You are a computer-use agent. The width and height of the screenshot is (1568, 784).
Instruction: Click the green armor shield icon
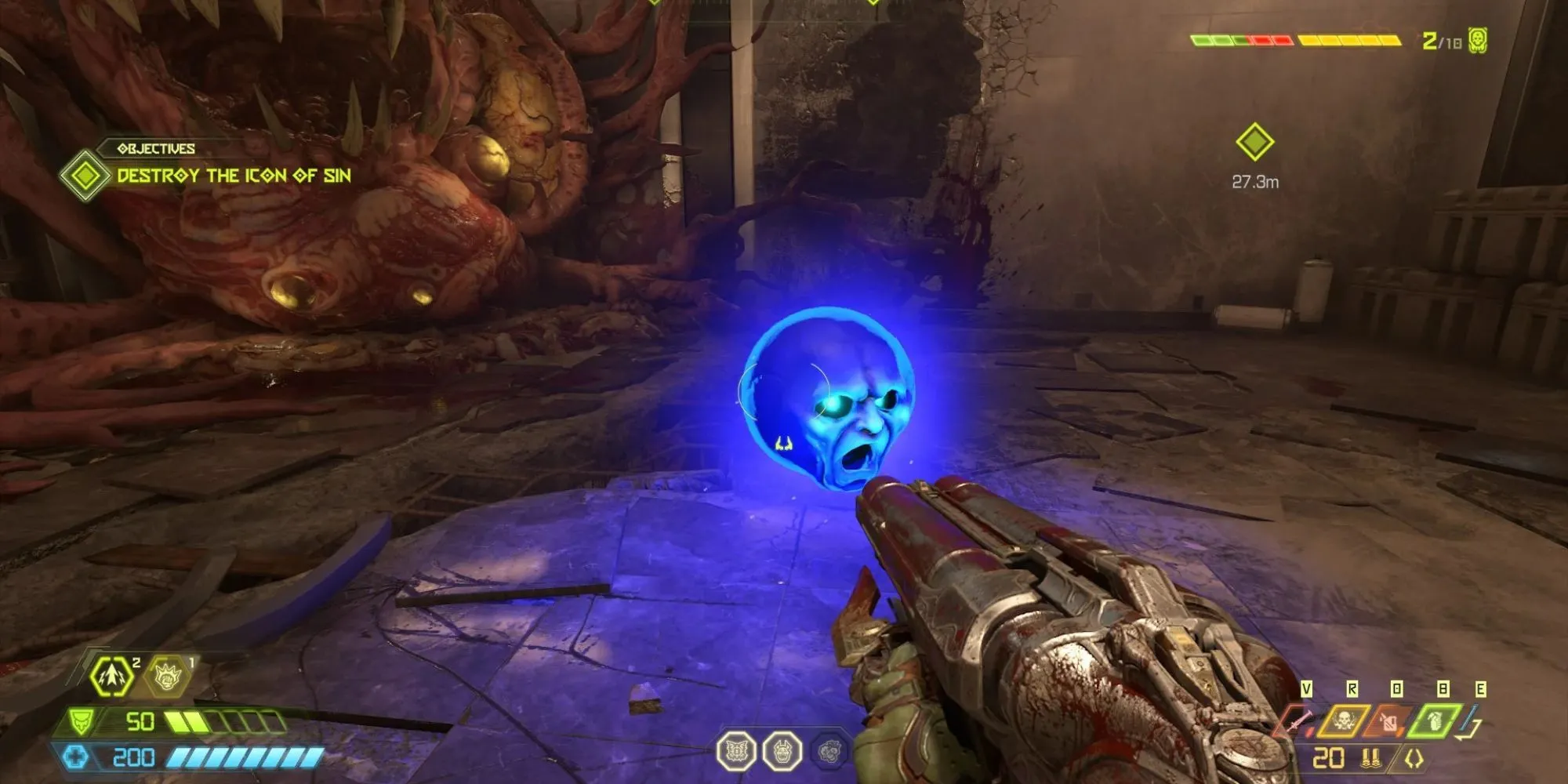pyautogui.click(x=82, y=720)
